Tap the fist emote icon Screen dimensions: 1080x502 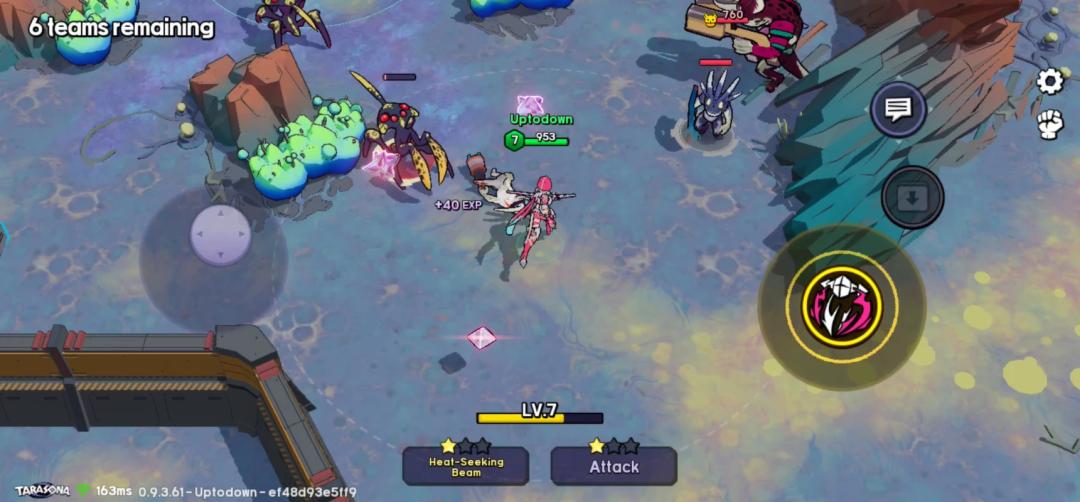(x=1049, y=124)
